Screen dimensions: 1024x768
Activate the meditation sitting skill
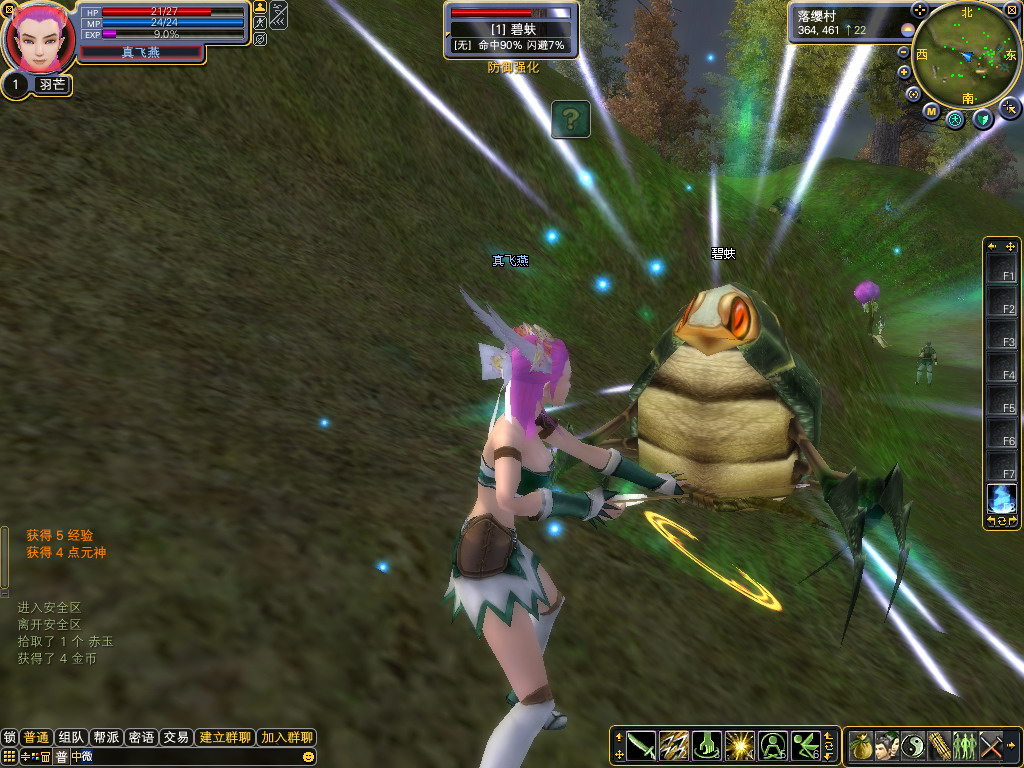point(773,745)
